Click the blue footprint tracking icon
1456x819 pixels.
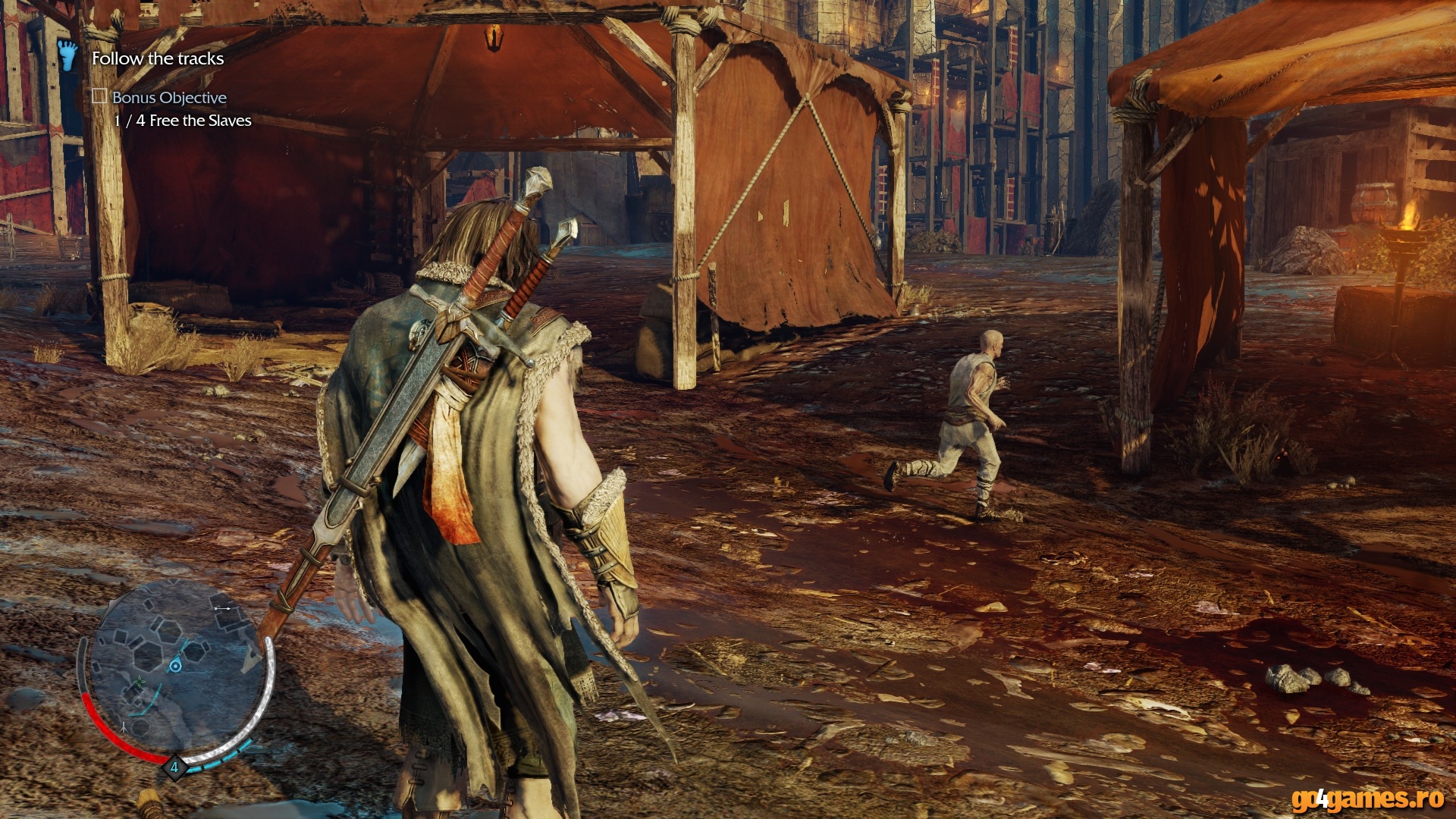[x=68, y=55]
